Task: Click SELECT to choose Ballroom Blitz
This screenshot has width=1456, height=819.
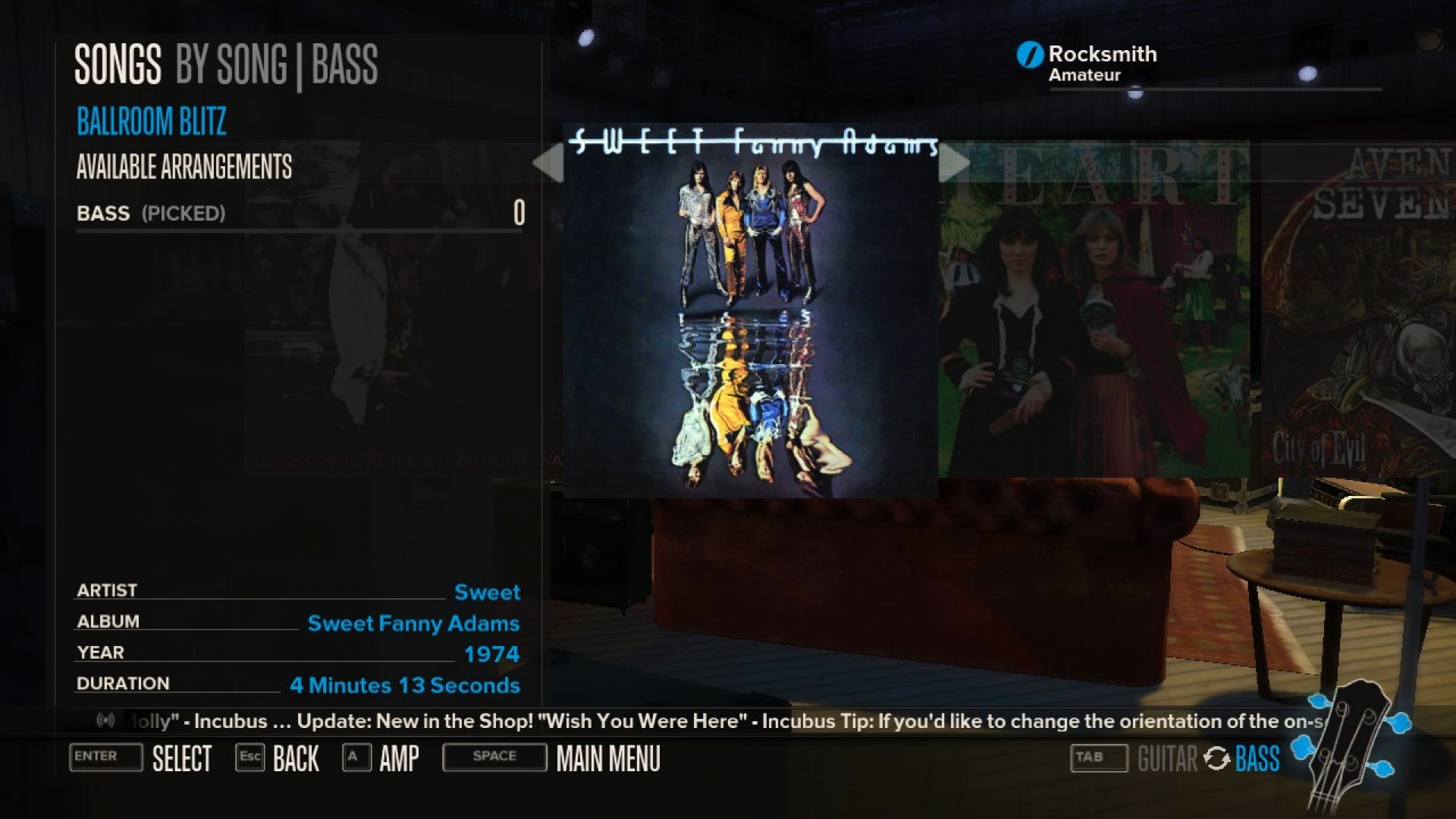Action: click(182, 758)
